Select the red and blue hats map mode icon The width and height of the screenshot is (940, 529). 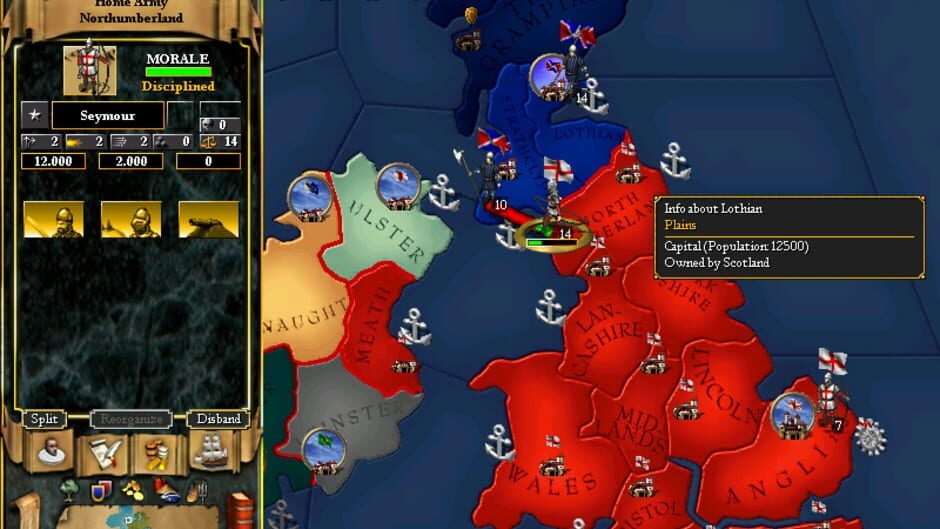[166, 491]
